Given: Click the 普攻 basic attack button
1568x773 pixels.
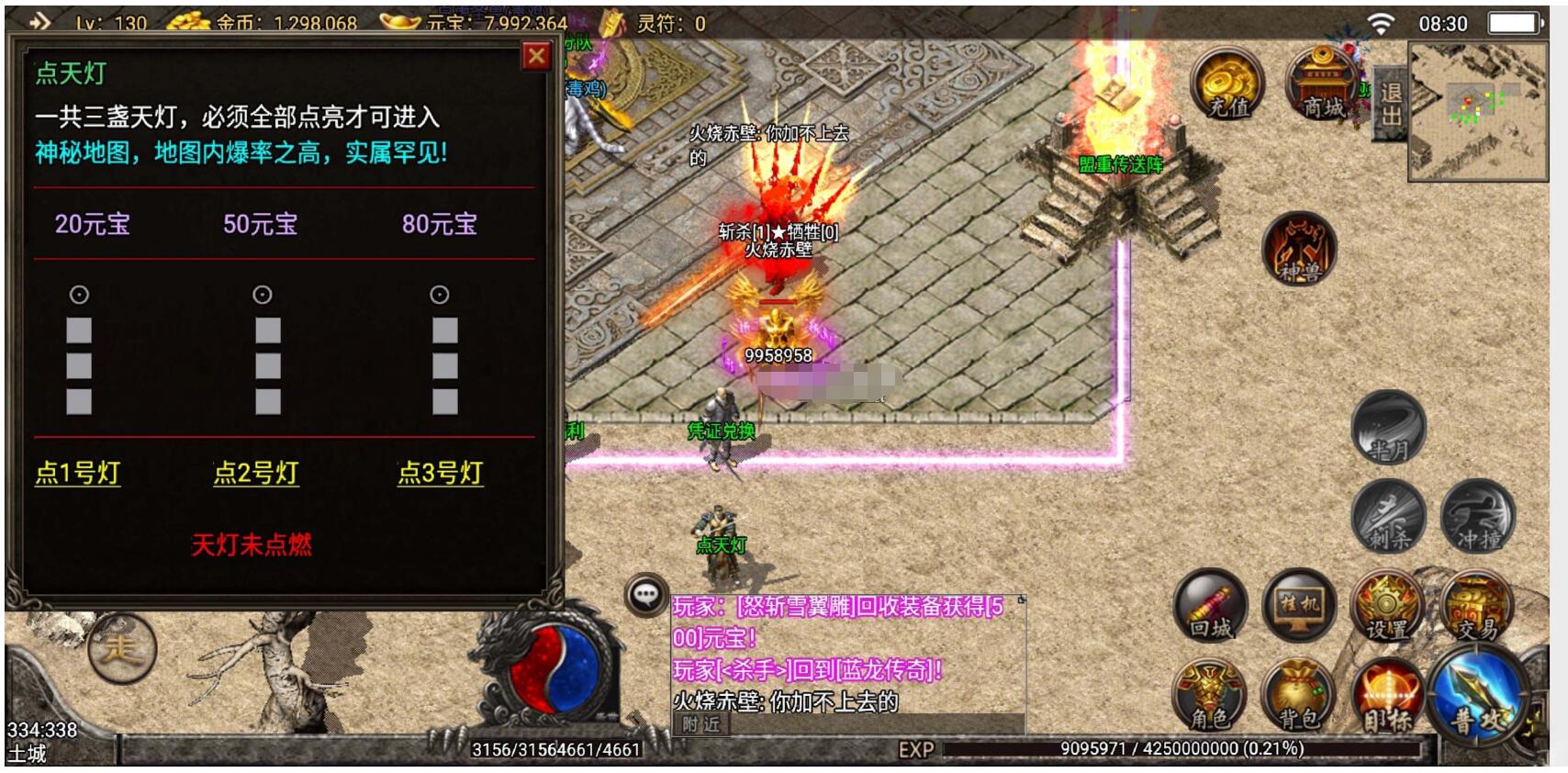Looking at the screenshot, I should (x=1480, y=698).
